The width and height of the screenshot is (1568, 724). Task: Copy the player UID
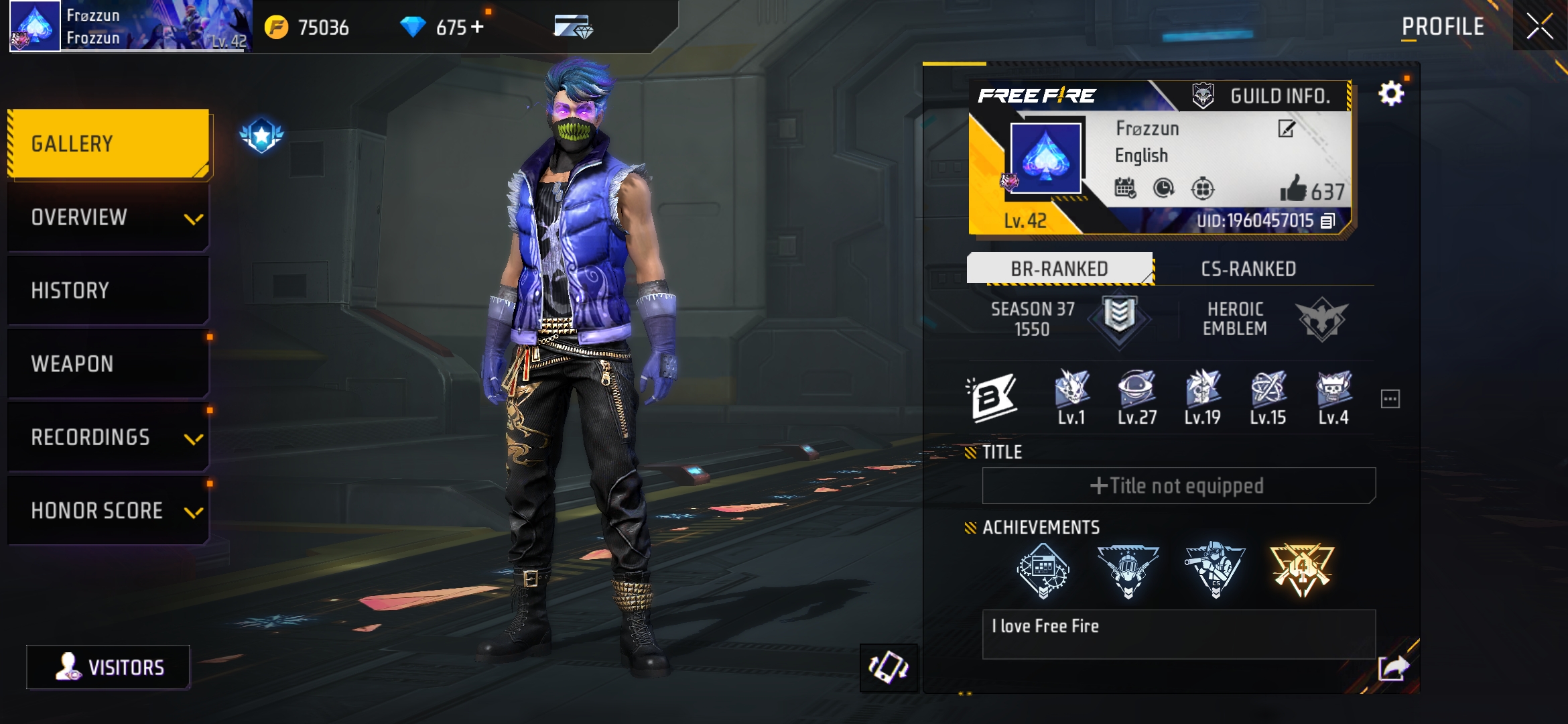(x=1327, y=221)
